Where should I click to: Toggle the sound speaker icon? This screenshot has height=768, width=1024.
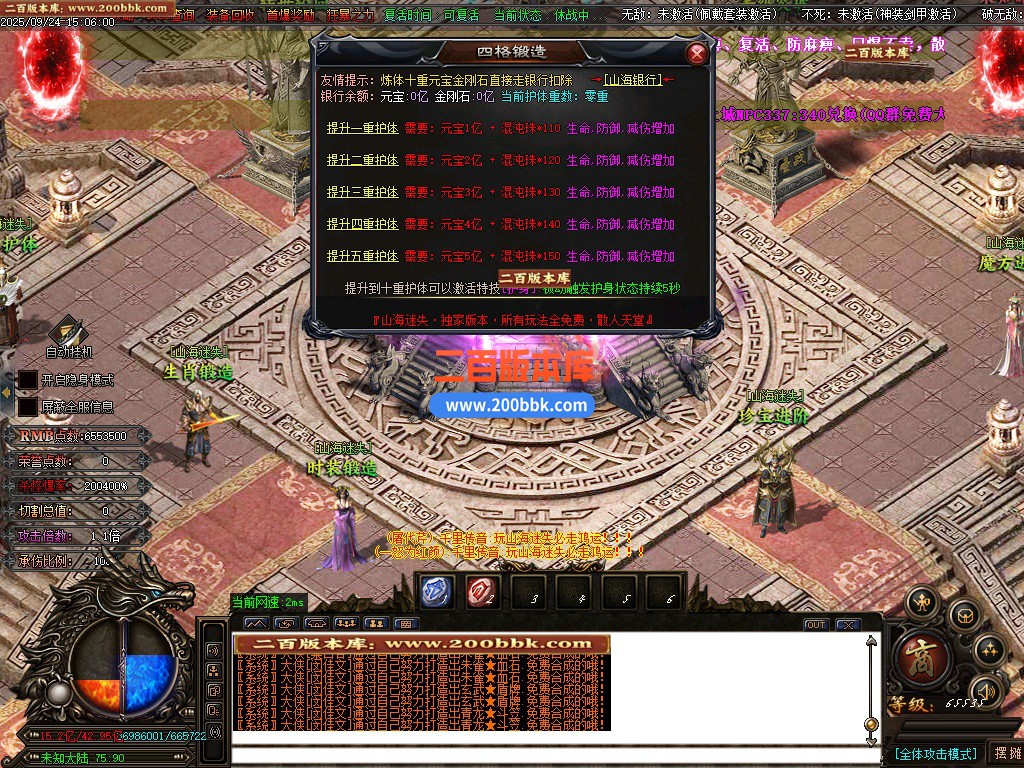click(x=986, y=690)
